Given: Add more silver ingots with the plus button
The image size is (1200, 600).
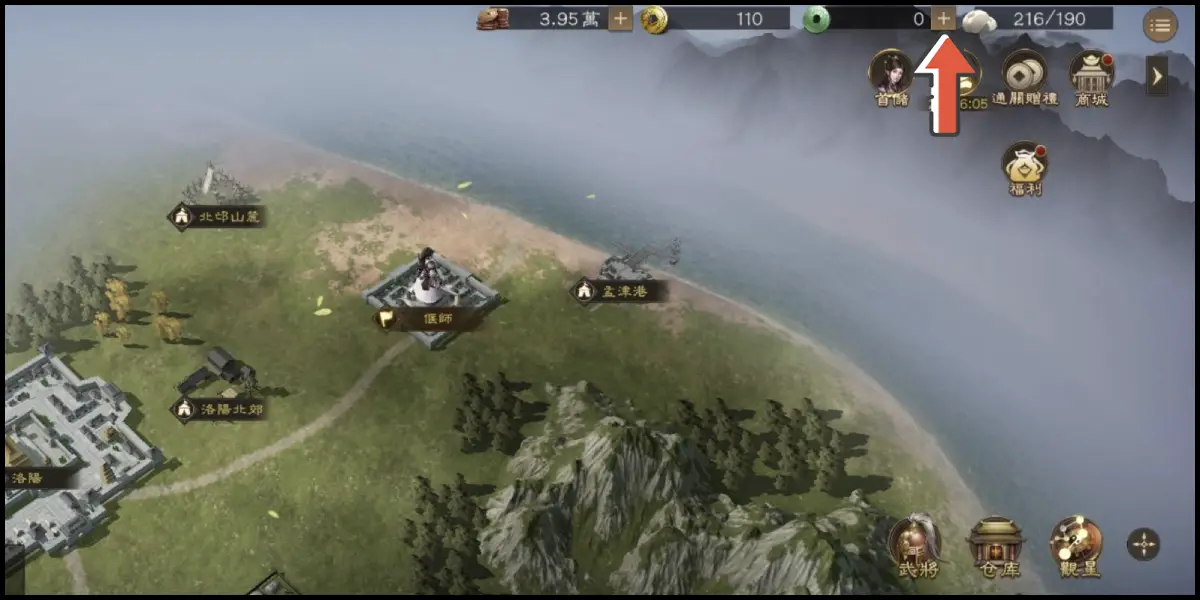Looking at the screenshot, I should tap(620, 18).
